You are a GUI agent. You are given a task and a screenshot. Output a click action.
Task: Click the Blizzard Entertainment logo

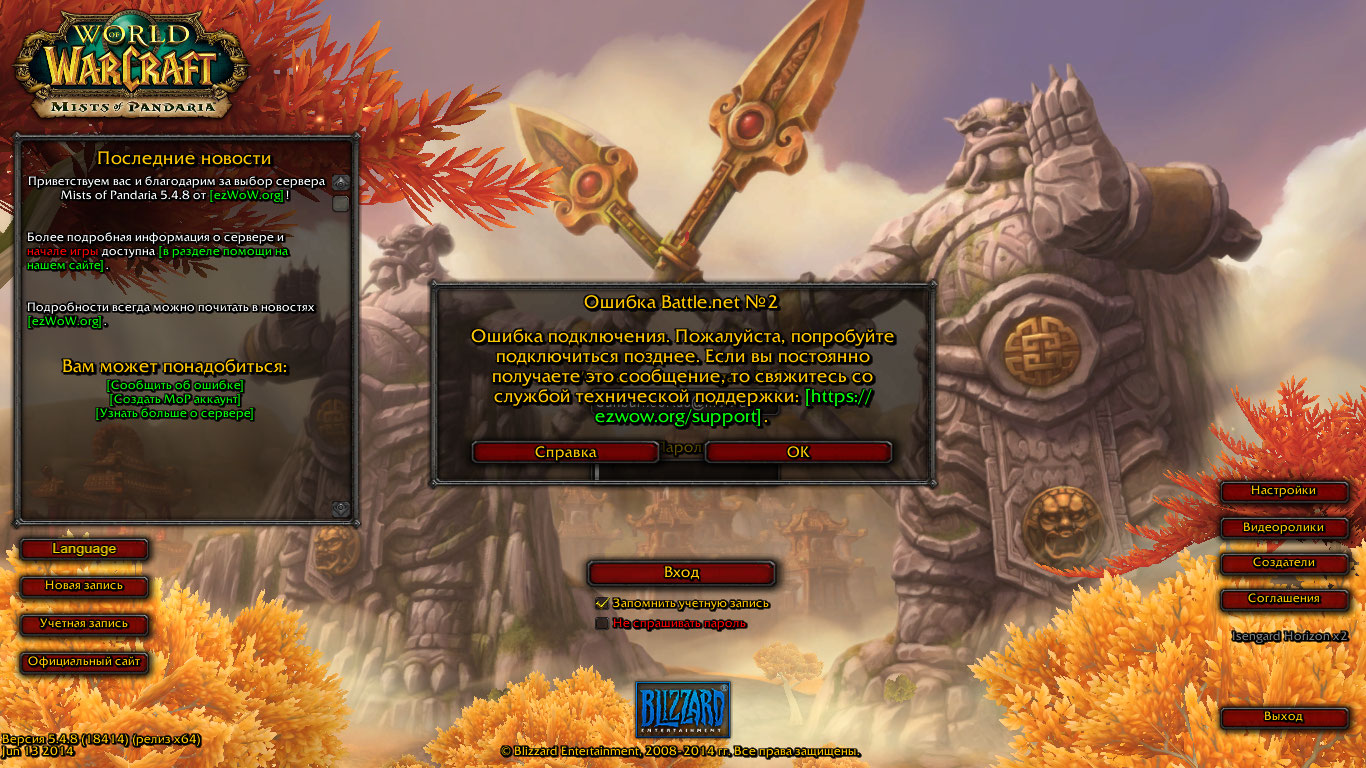[683, 707]
